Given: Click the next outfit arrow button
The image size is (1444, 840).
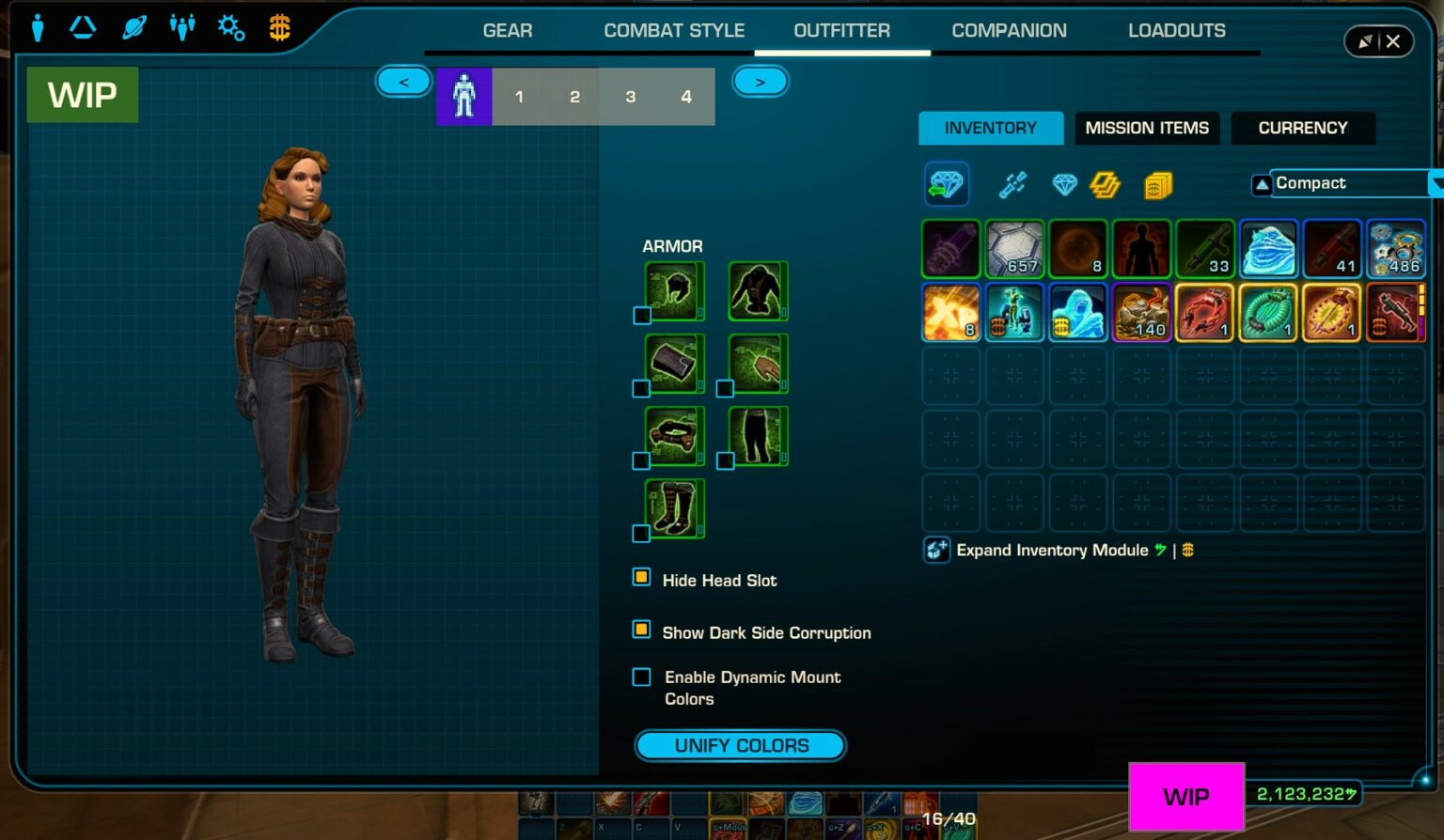Looking at the screenshot, I should pos(760,81).
